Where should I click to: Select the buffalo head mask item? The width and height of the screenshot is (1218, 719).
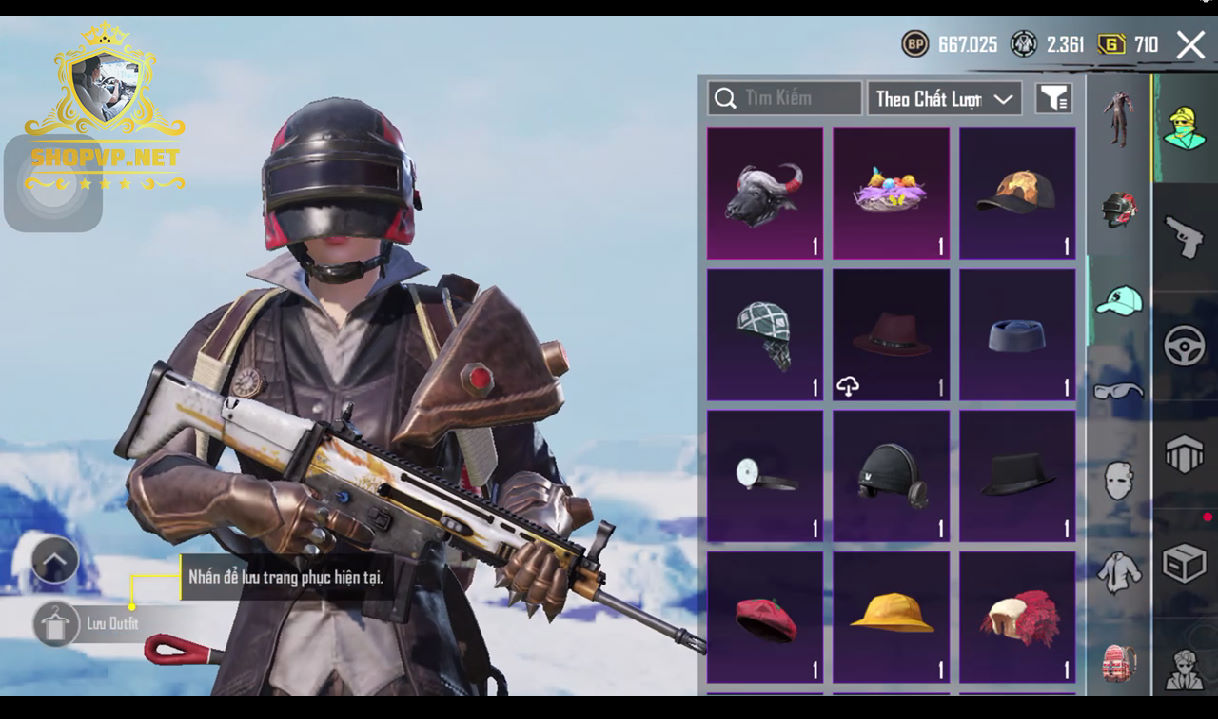click(x=765, y=193)
